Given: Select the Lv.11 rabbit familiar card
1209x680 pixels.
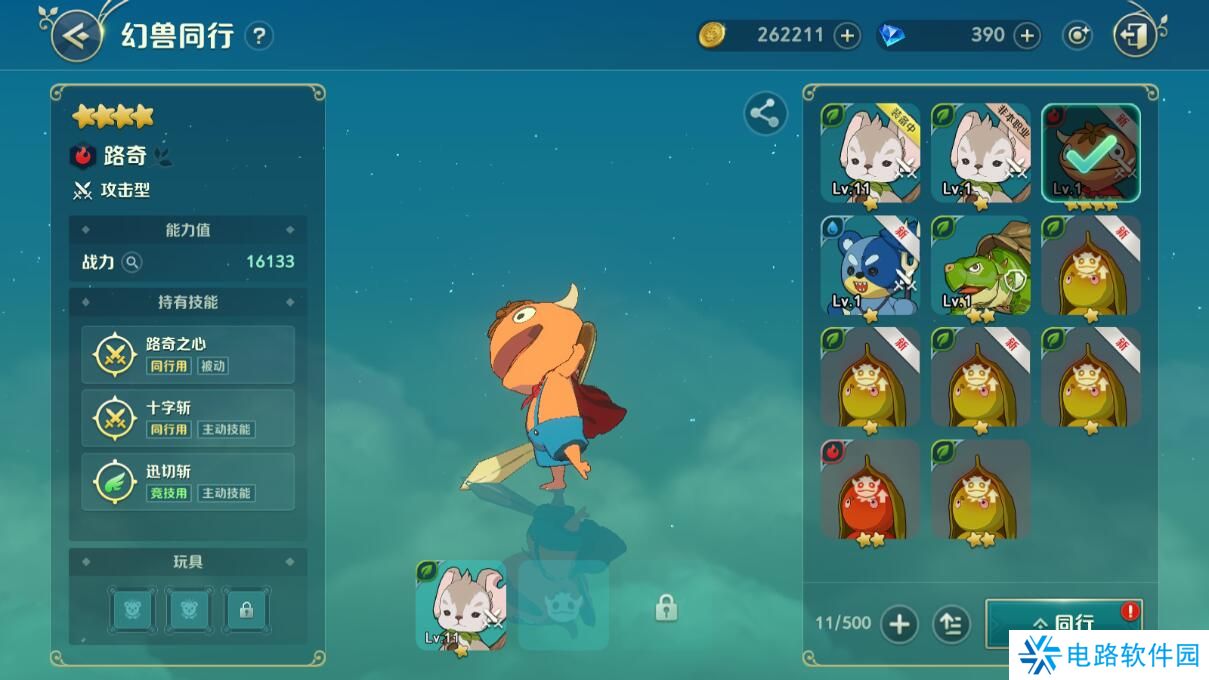Looking at the screenshot, I should [870, 153].
